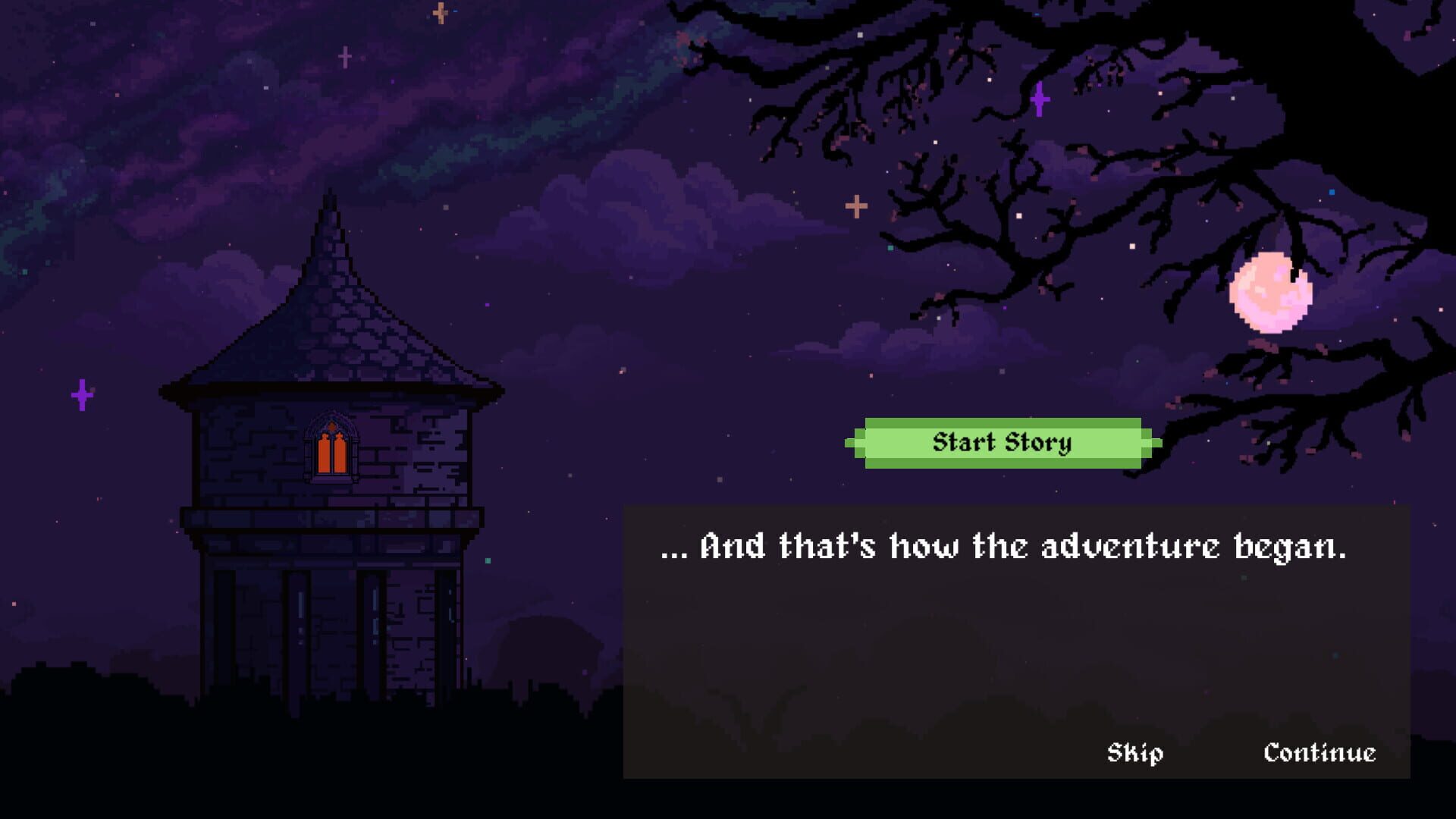The width and height of the screenshot is (1456, 819).
Task: Select Continue to advance the dialogue
Action: tap(1319, 754)
